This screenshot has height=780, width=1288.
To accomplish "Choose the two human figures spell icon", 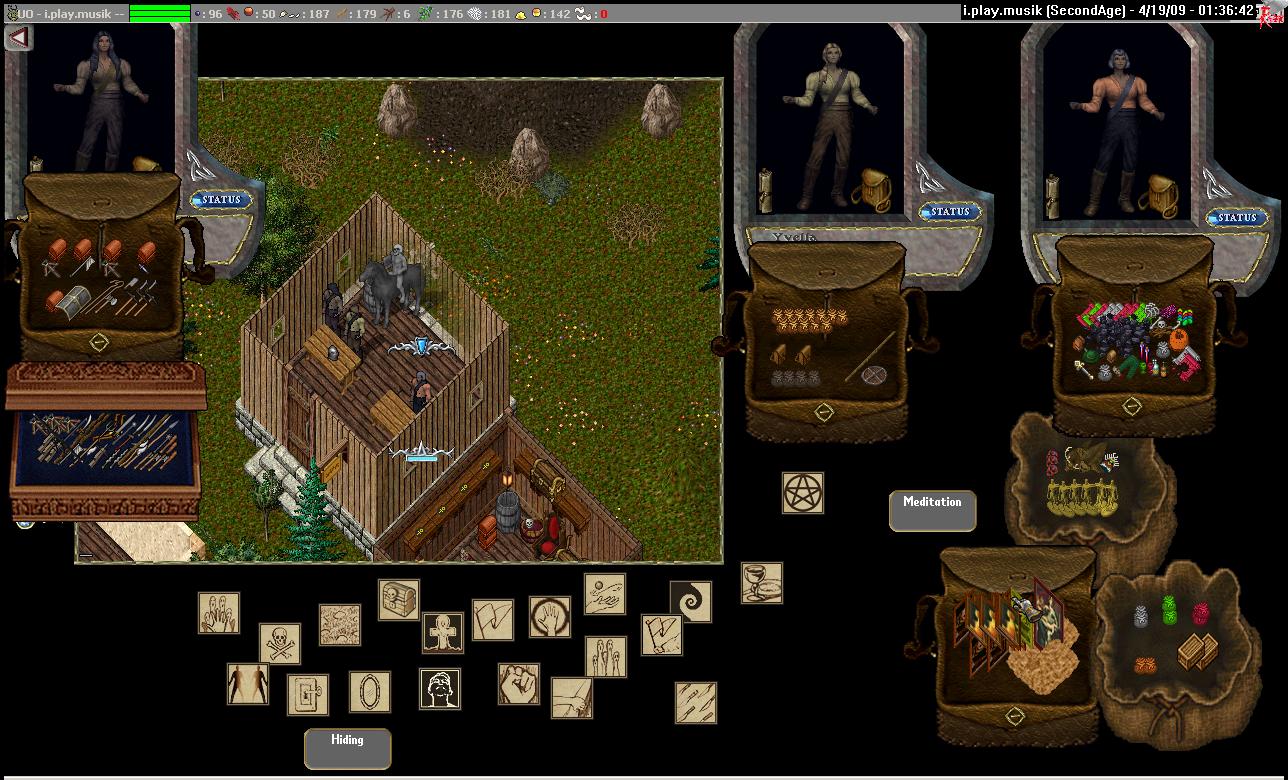I will pyautogui.click(x=247, y=684).
